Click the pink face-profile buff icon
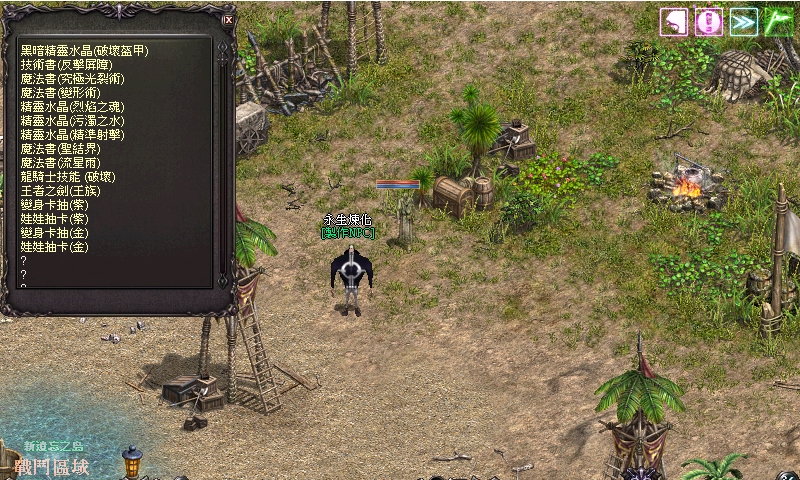The height and width of the screenshot is (480, 800). click(x=674, y=22)
